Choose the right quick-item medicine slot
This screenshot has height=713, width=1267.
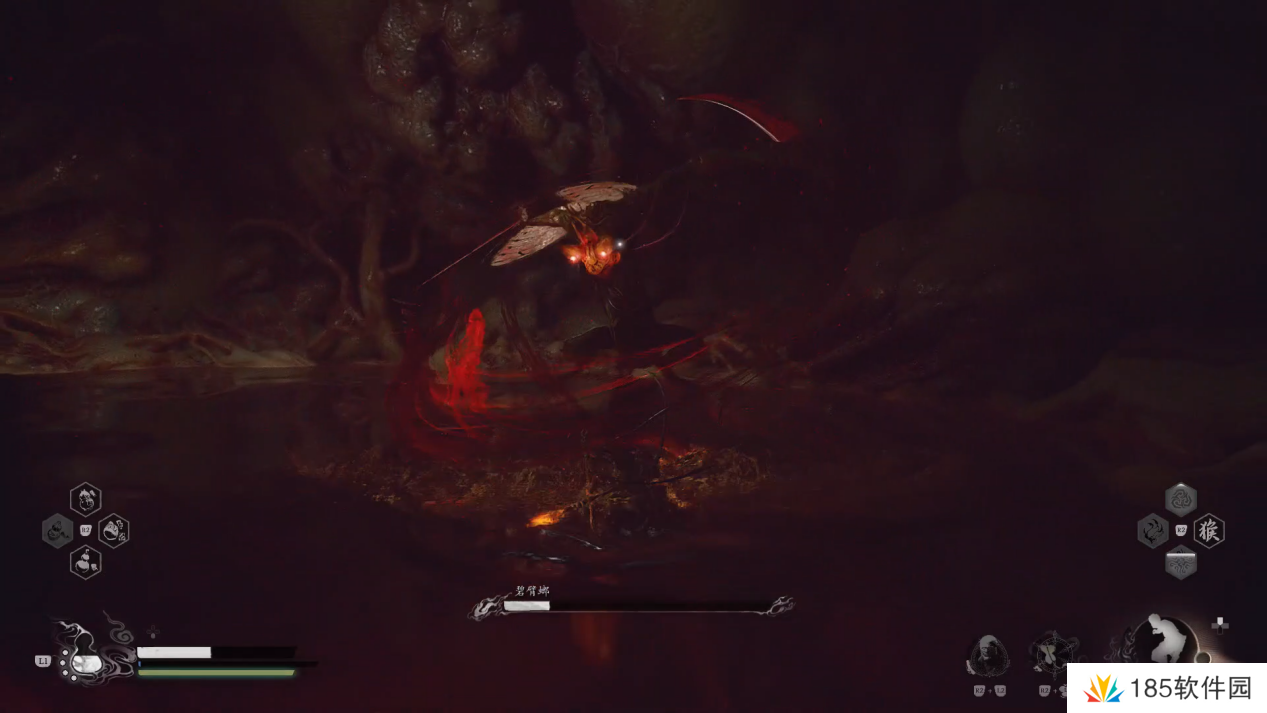[x=114, y=530]
